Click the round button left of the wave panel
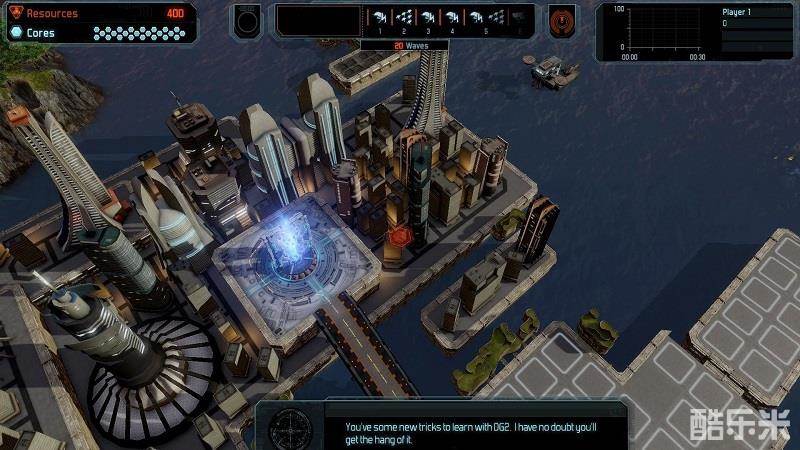Viewport: 800px width, 450px height. (247, 19)
